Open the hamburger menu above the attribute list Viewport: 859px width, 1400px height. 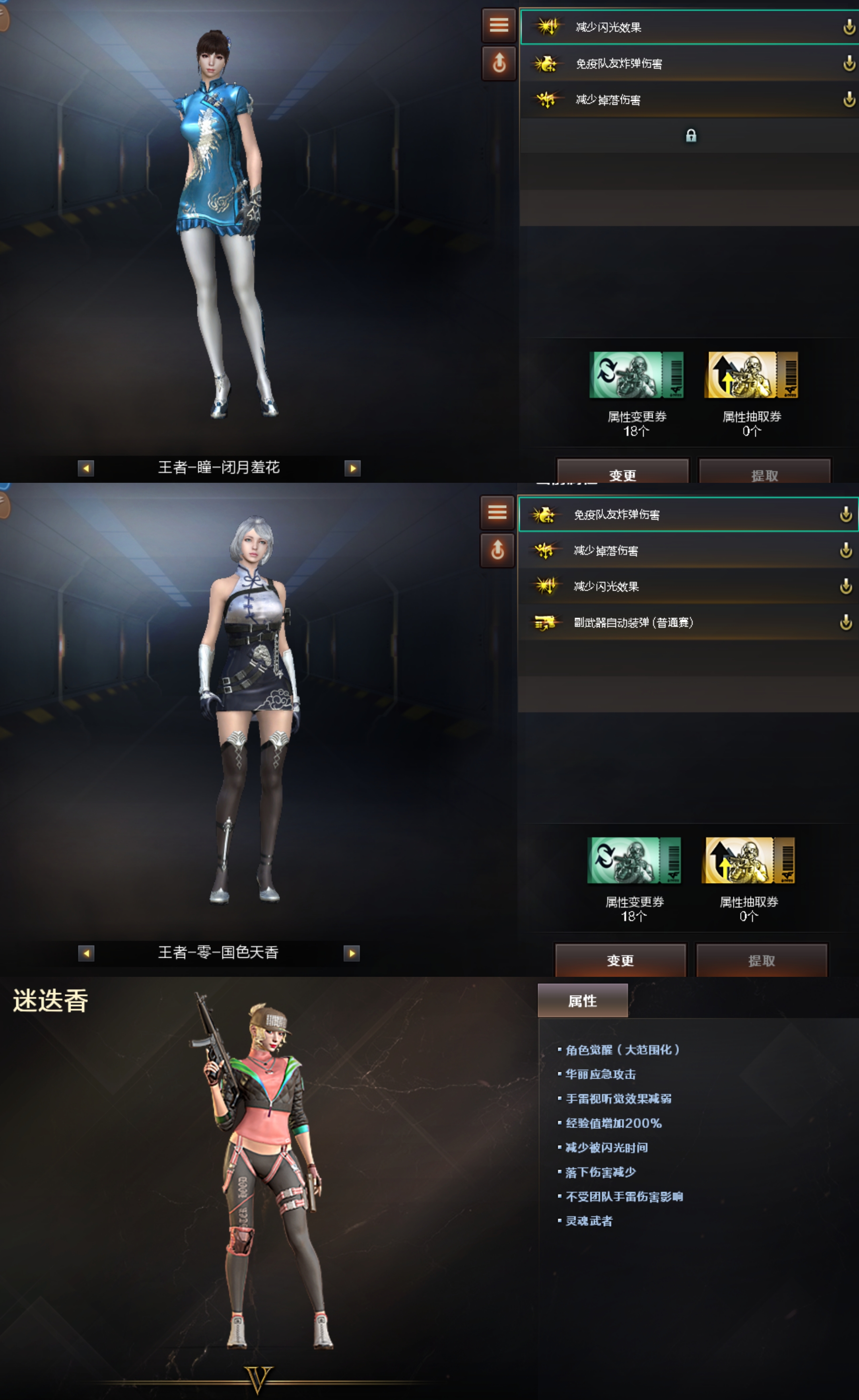click(x=498, y=25)
